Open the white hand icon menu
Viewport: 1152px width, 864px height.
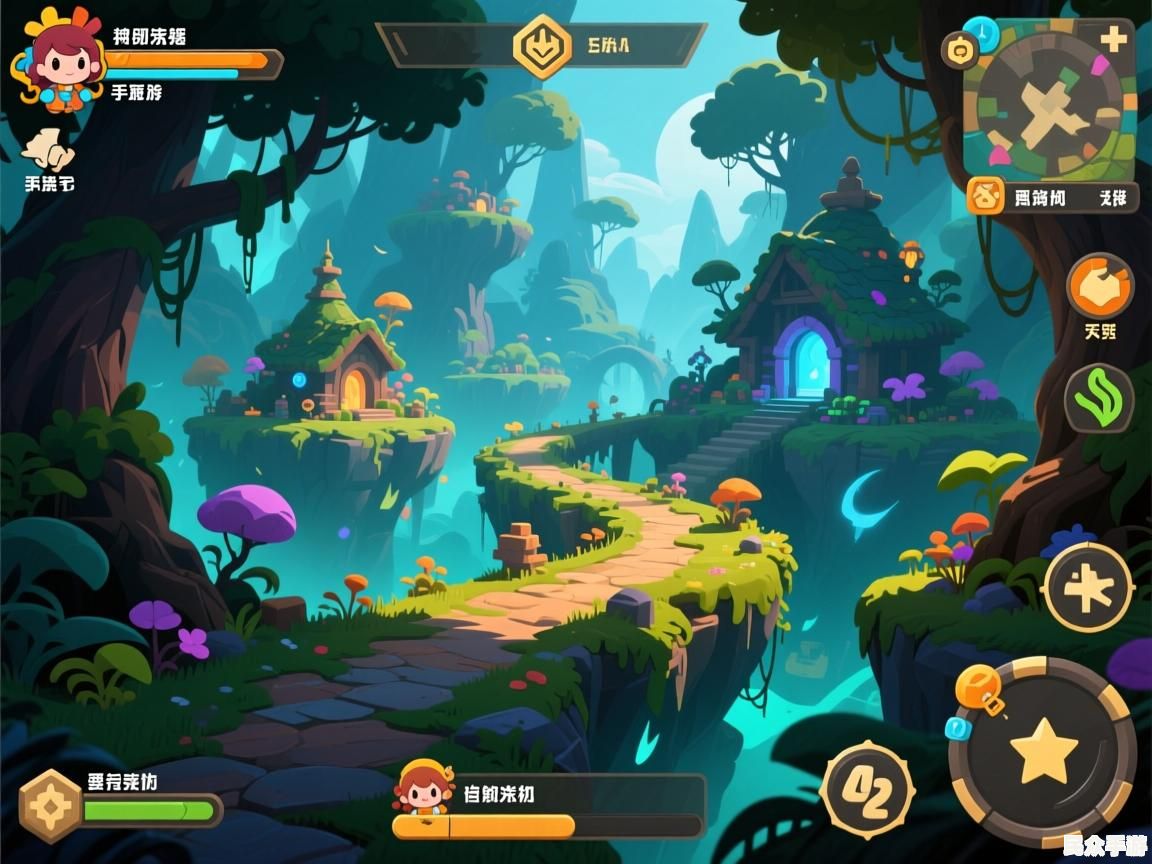click(x=48, y=152)
